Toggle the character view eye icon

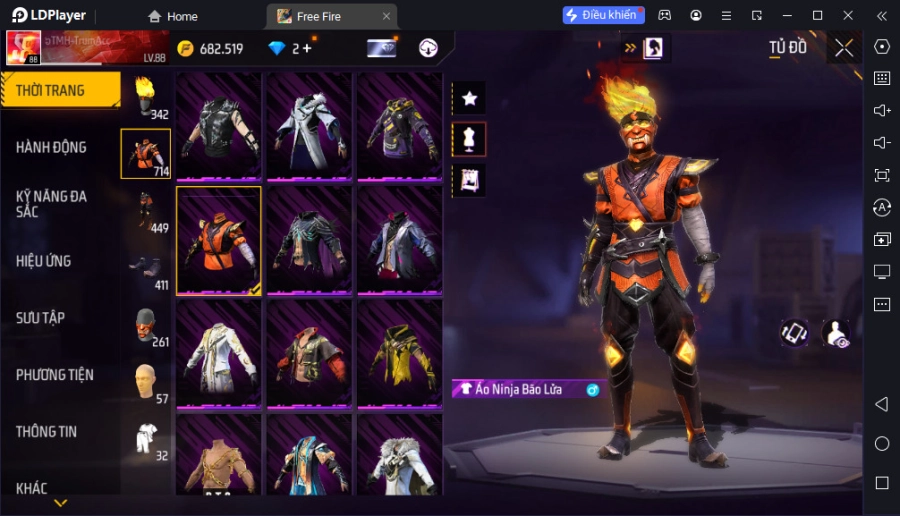[835, 334]
